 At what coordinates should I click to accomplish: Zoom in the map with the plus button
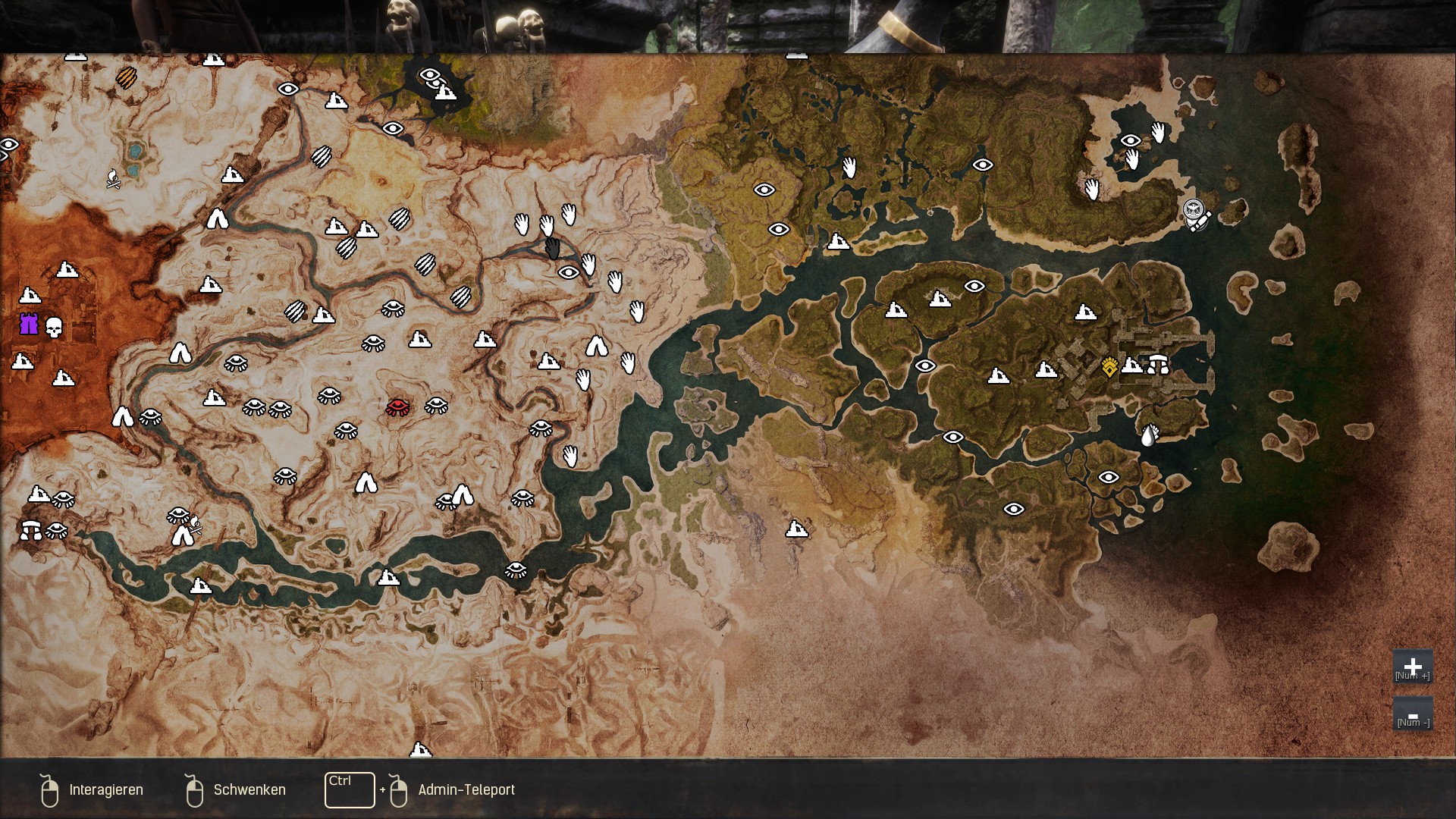pos(1412,667)
